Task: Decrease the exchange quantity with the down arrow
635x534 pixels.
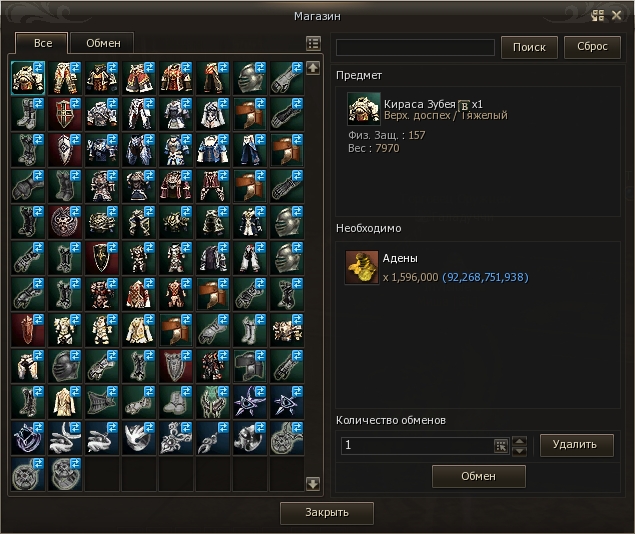Action: click(518, 450)
